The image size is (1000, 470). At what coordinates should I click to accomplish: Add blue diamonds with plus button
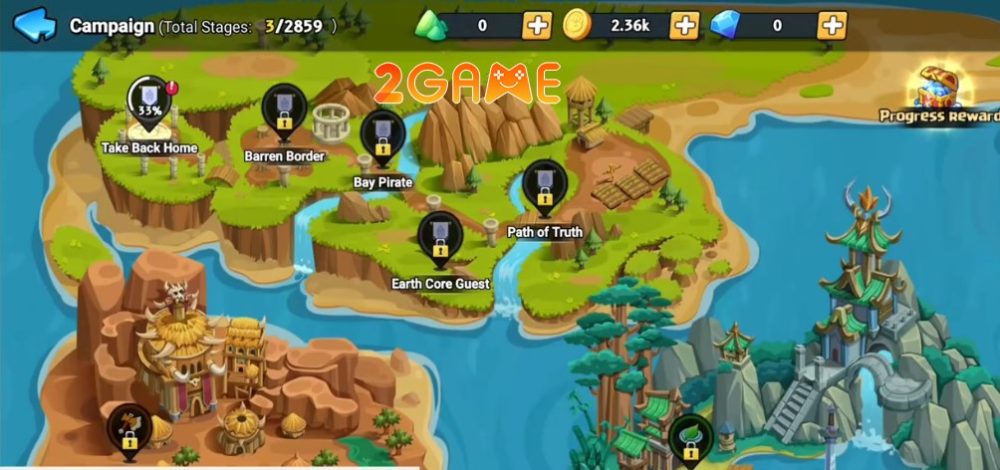[831, 25]
